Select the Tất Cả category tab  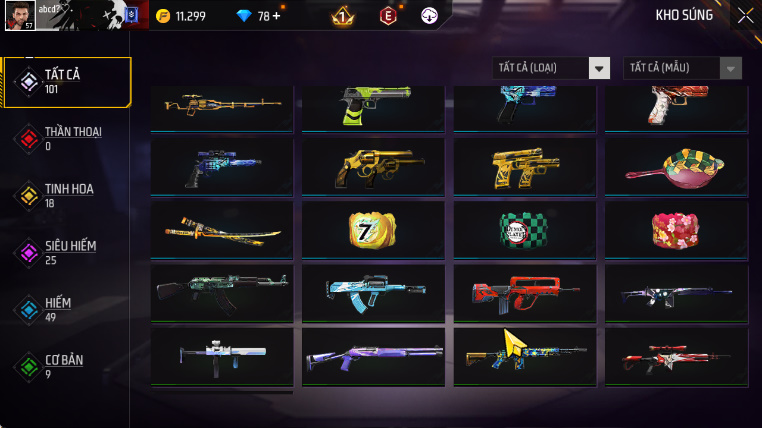coord(68,82)
